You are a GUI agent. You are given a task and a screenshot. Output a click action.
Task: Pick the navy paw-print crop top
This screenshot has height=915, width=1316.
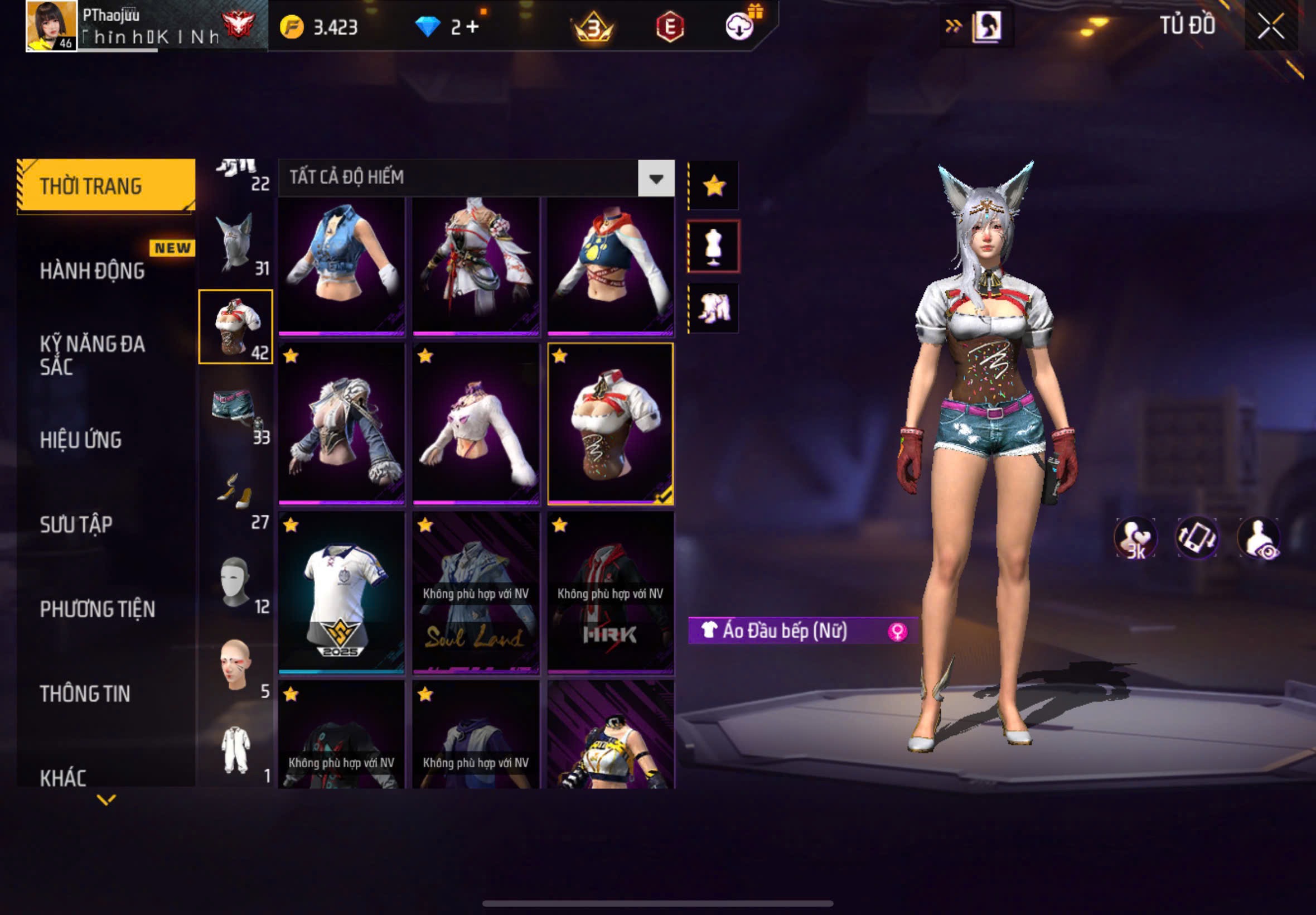610,266
